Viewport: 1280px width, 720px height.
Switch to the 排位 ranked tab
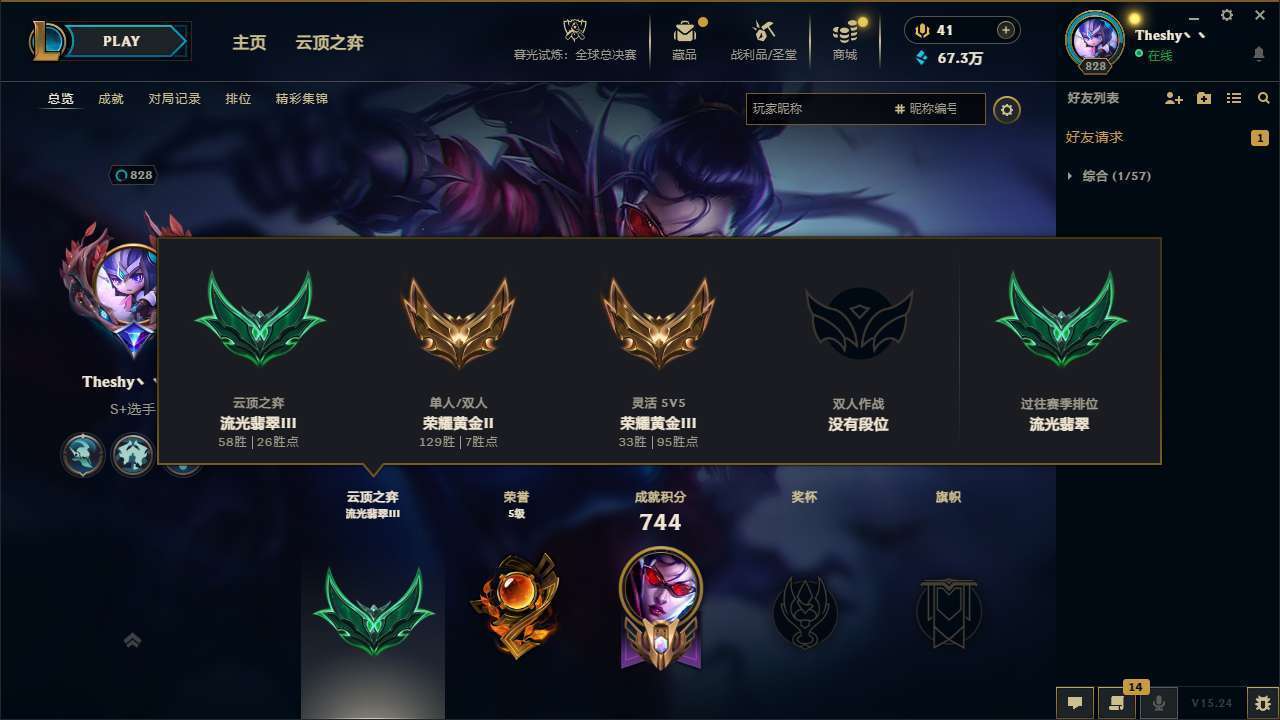238,98
